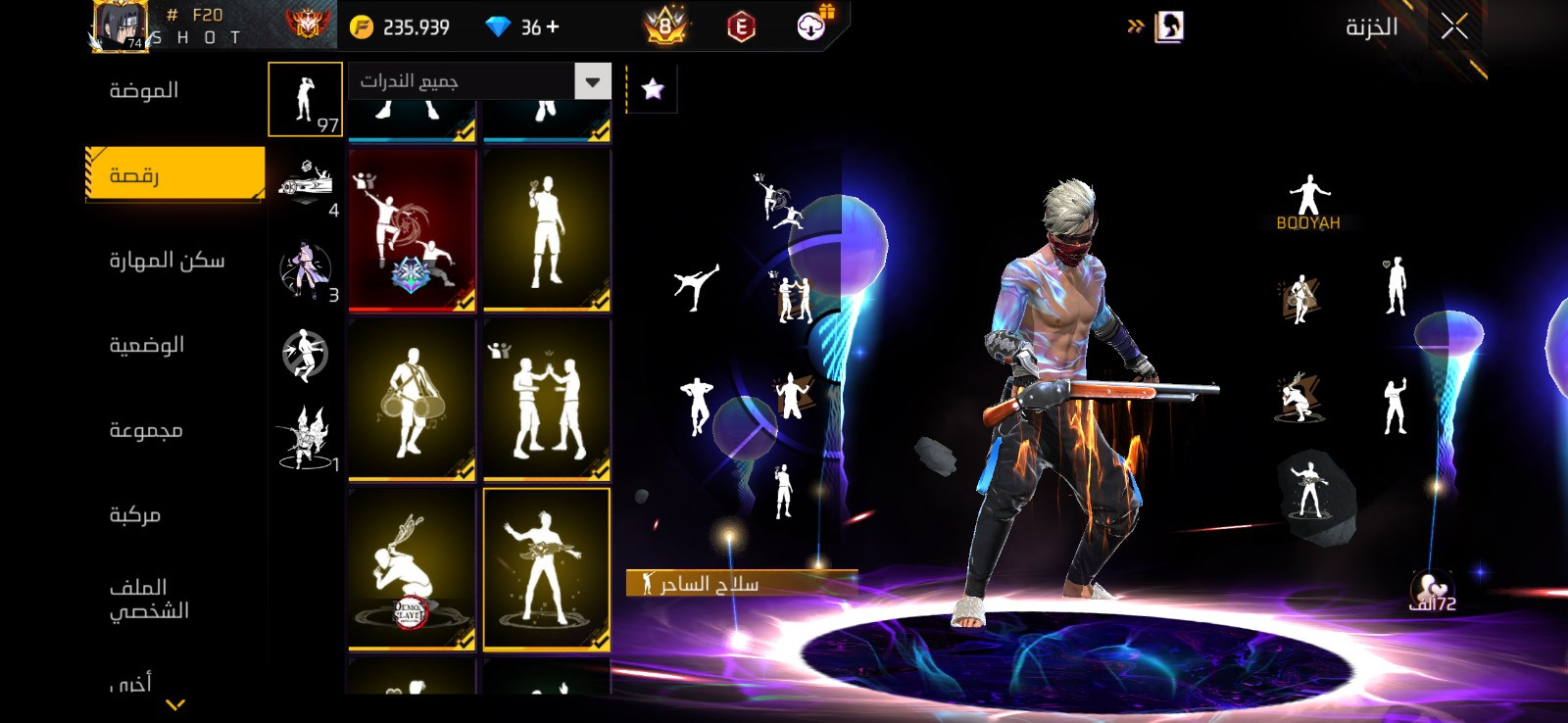
Task: Toggle the star favorites filter
Action: (652, 90)
